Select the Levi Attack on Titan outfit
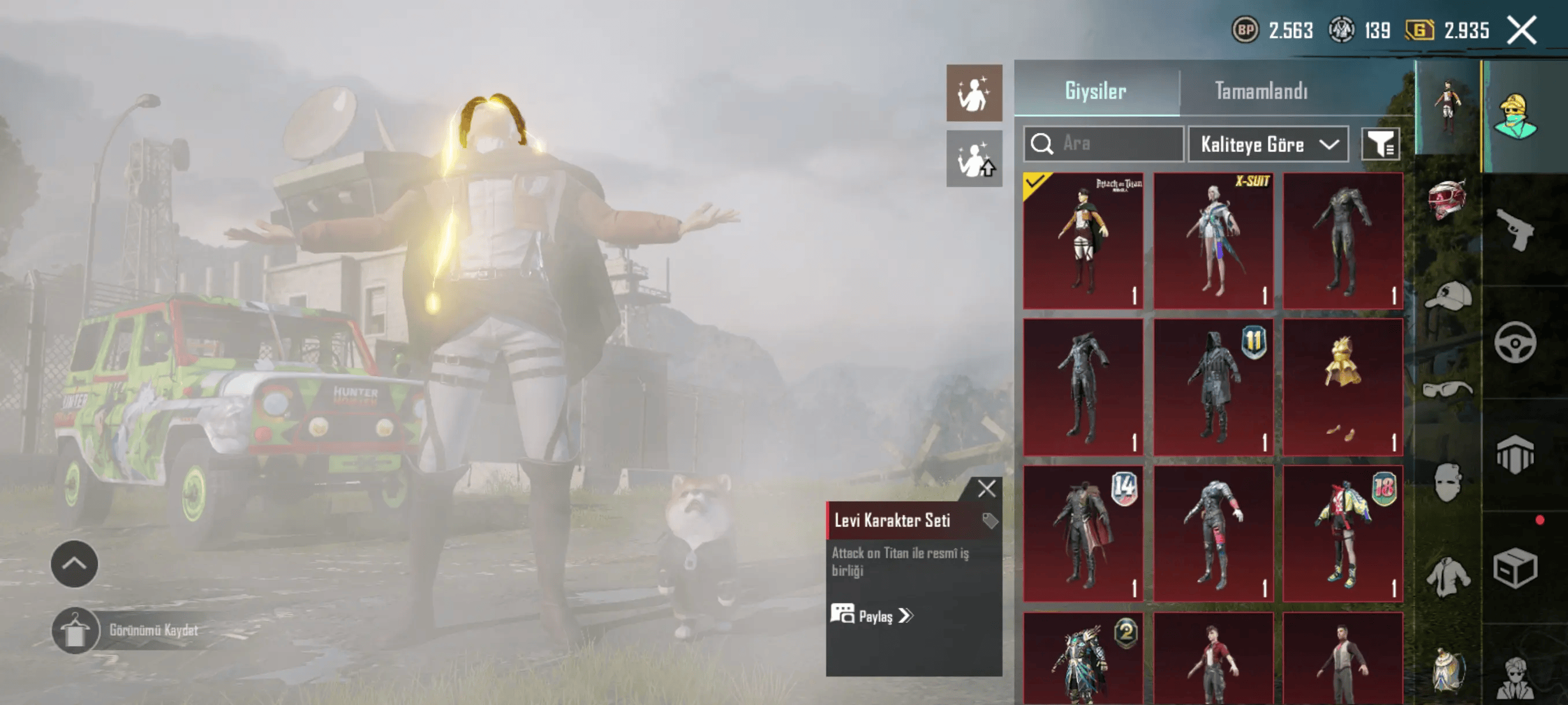 click(1083, 240)
